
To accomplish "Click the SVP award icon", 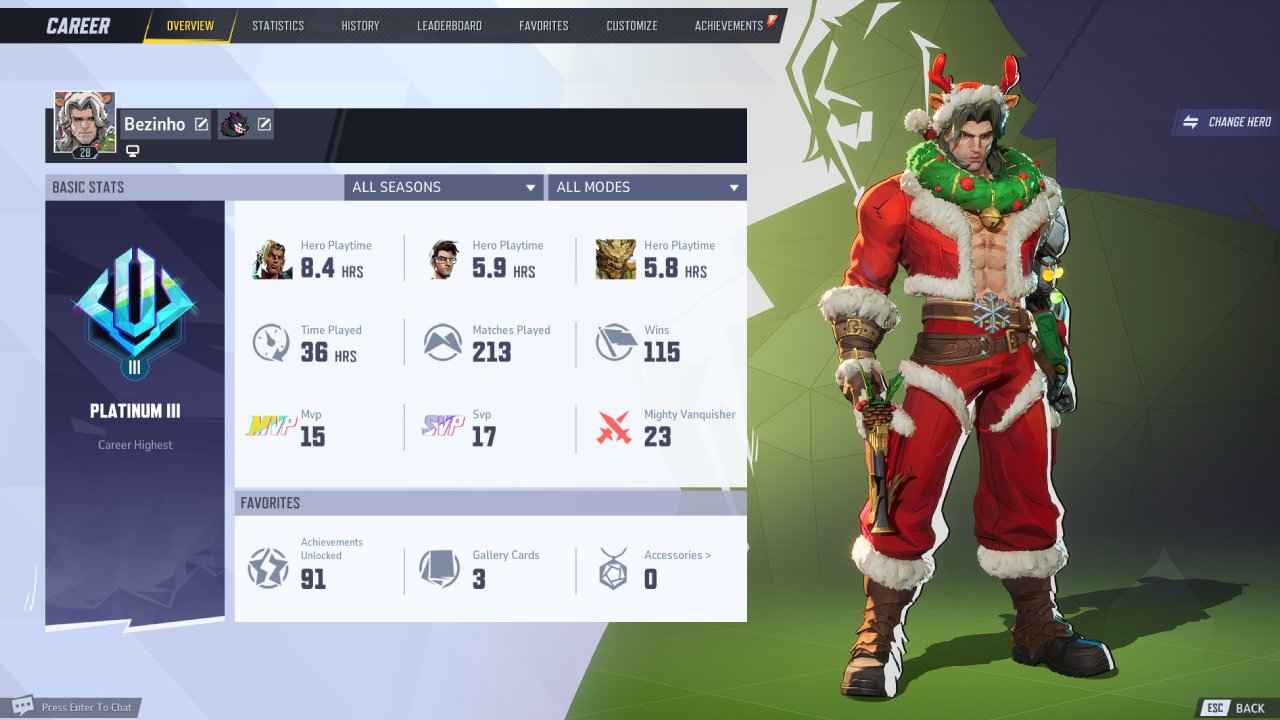I will click(x=442, y=428).
